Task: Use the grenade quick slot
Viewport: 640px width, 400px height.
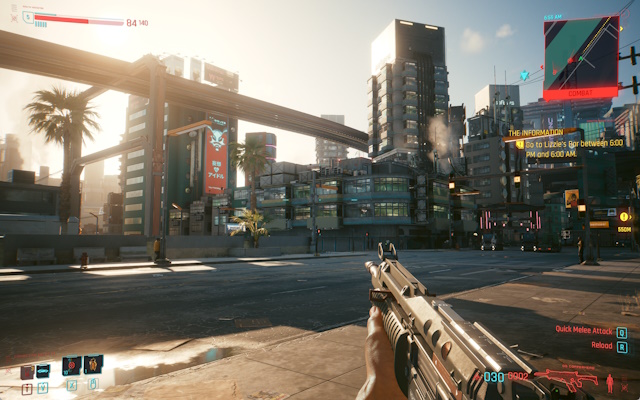Action: coord(72,365)
